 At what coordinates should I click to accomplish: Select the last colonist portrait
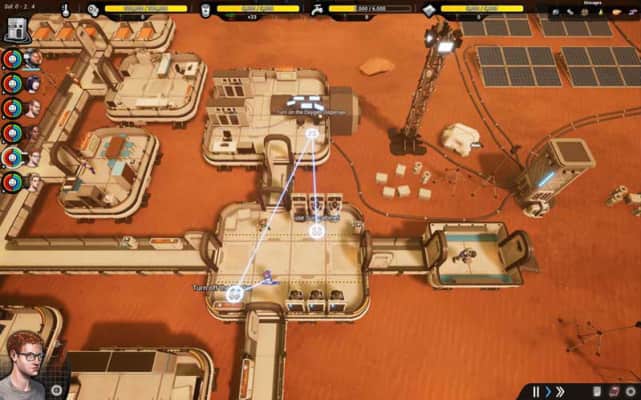[34, 182]
